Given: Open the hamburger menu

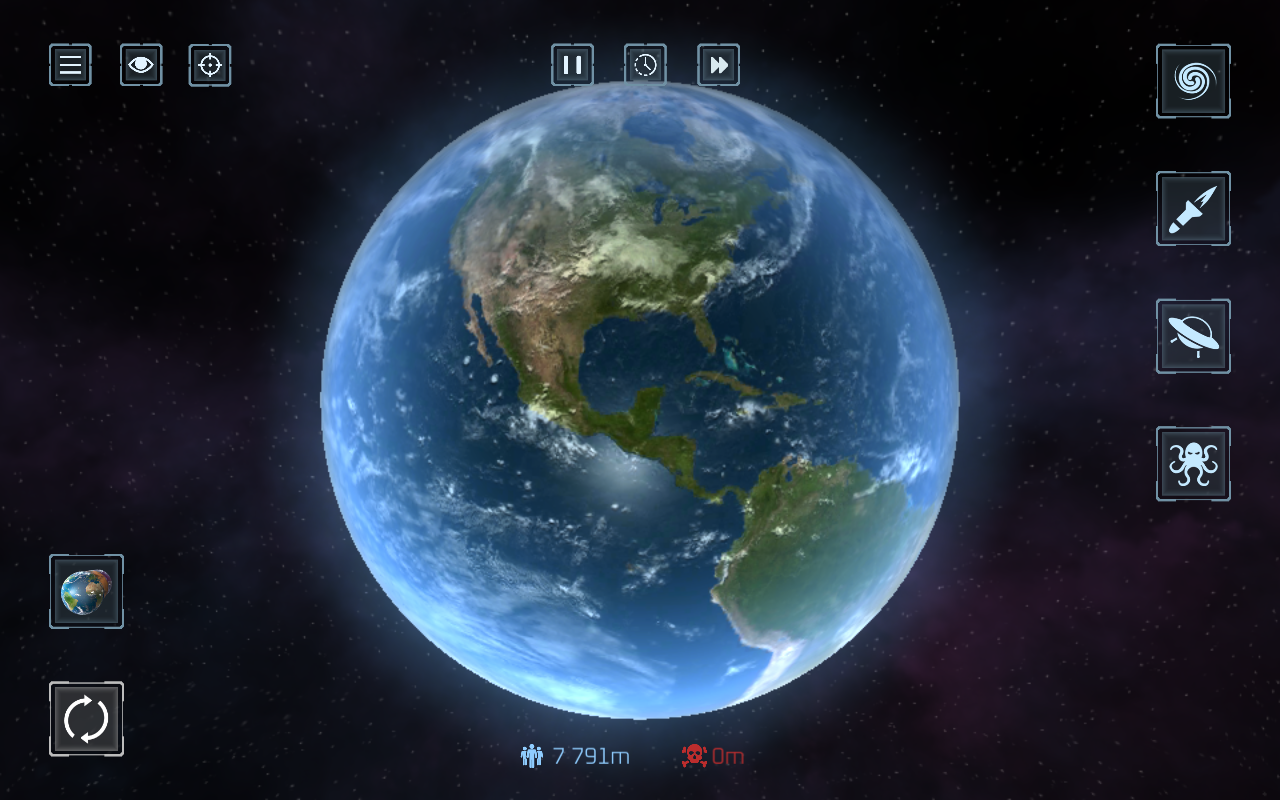Looking at the screenshot, I should 70,65.
